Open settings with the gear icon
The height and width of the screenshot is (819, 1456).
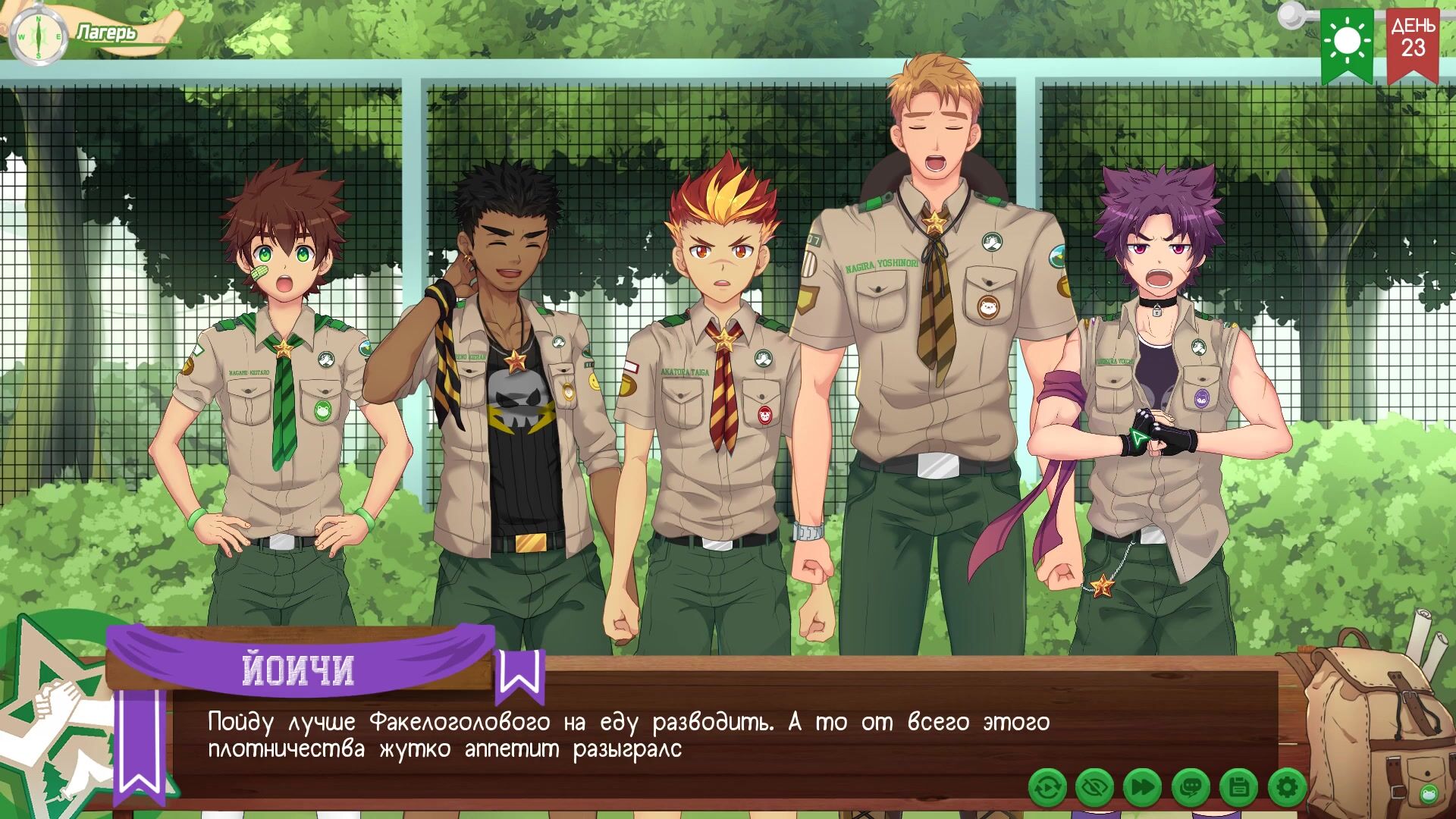point(1287,788)
